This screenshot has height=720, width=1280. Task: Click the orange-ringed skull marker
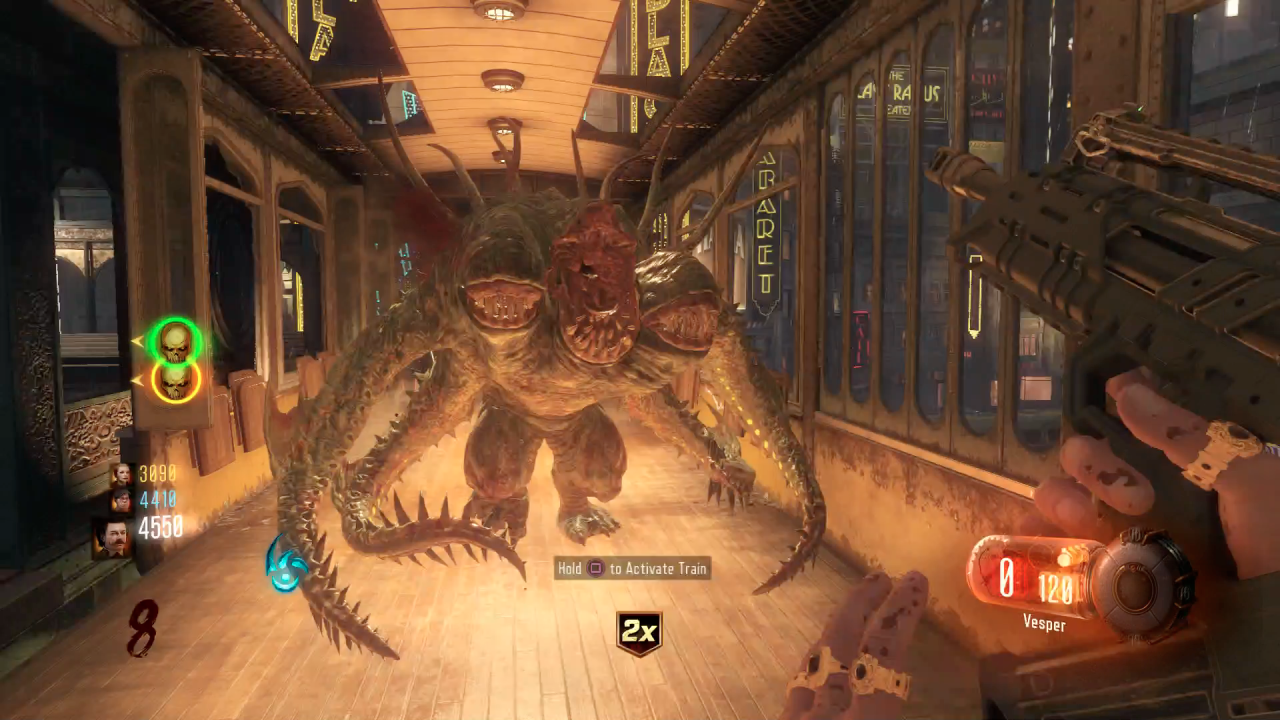(x=176, y=380)
